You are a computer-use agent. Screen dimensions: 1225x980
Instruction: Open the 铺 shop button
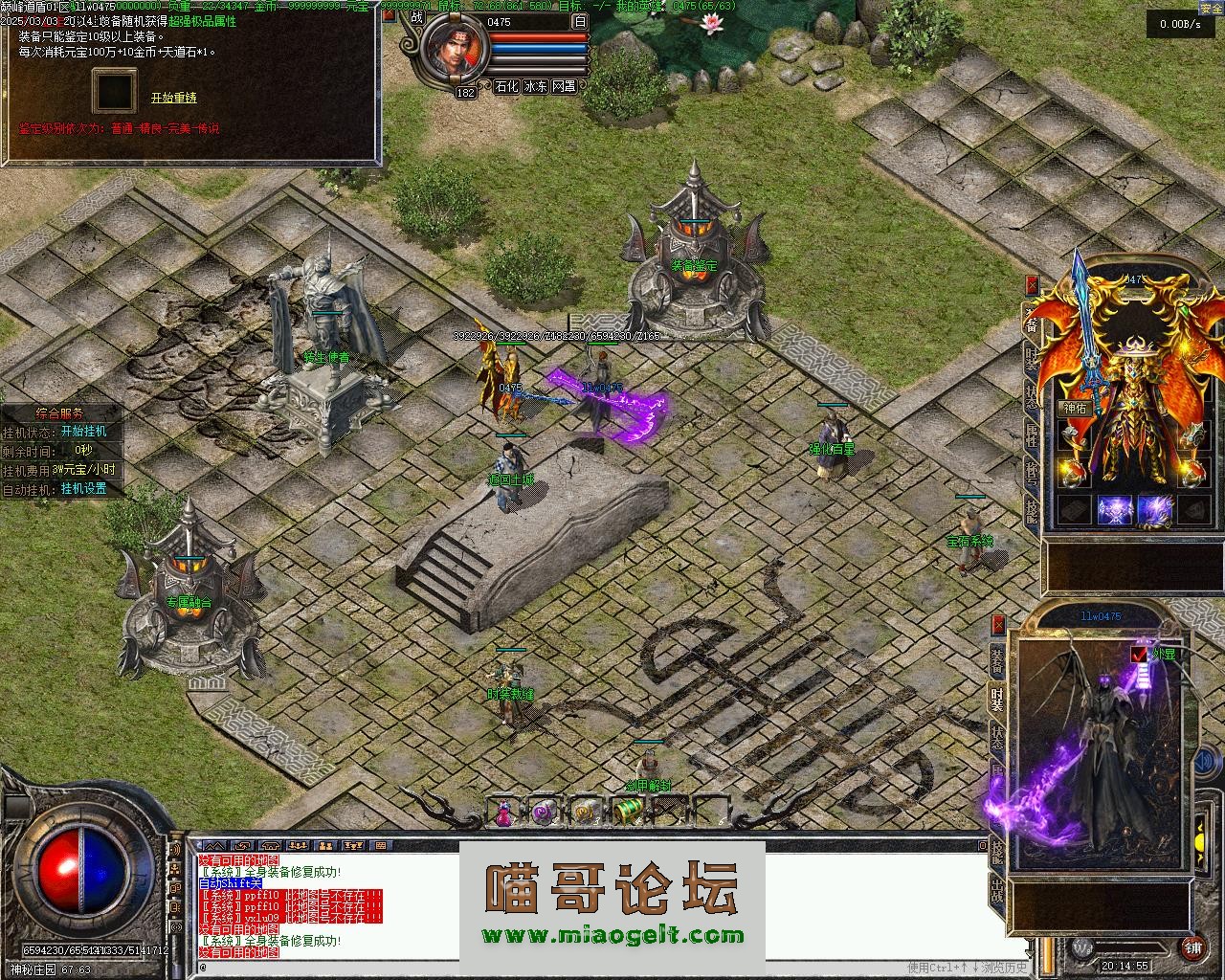coord(1192,947)
